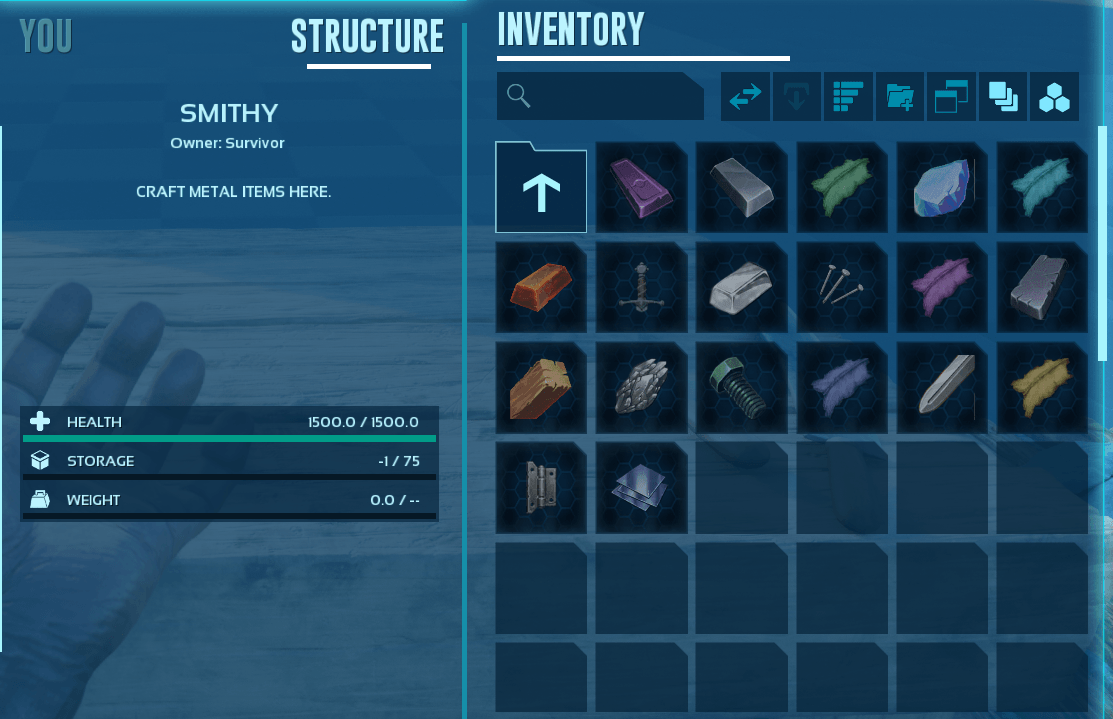This screenshot has height=719, width=1113.
Task: Click the overlapping windows toolbar icon
Action: coord(951,97)
